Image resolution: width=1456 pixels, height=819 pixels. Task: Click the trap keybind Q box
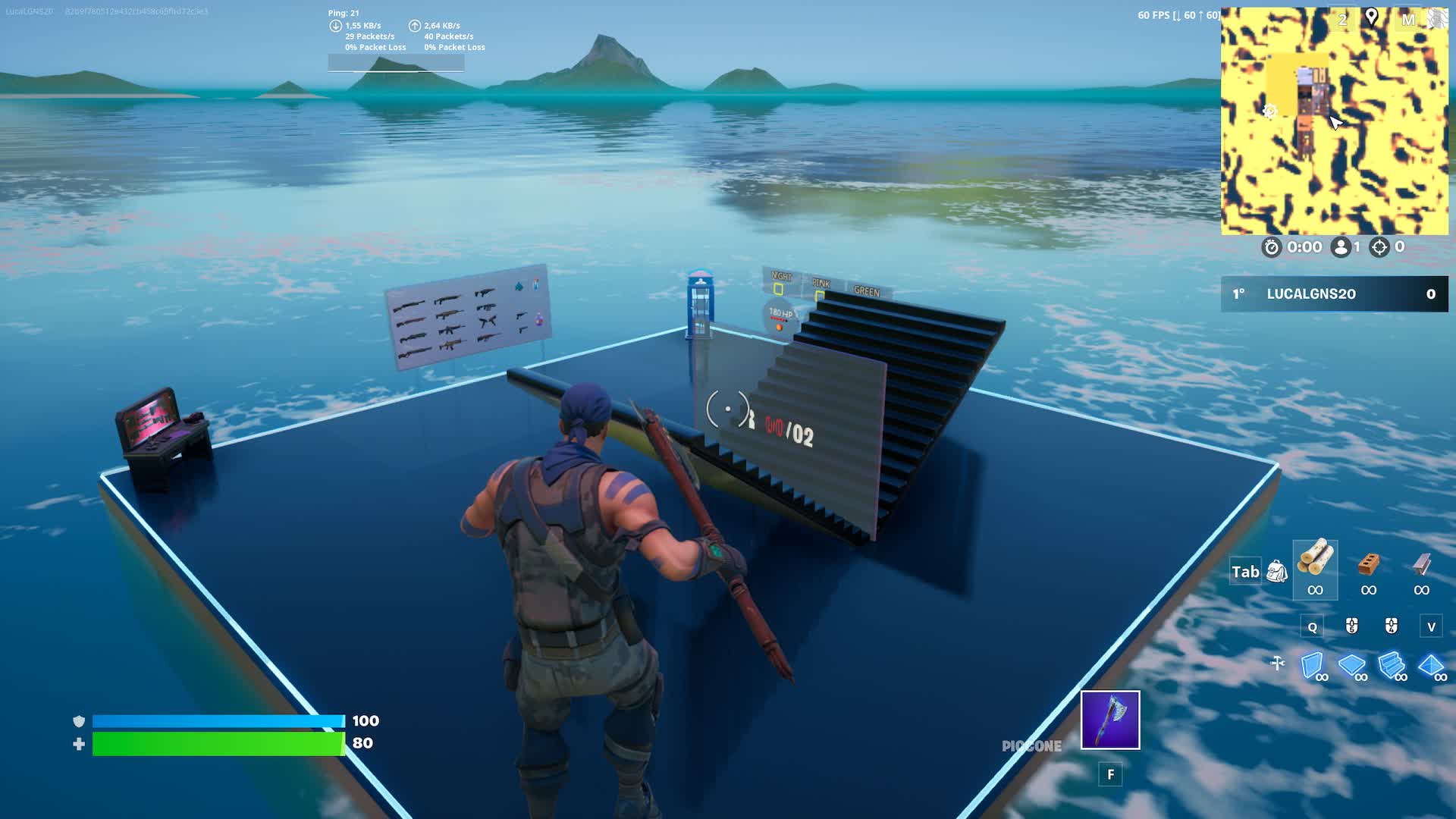tap(1312, 626)
